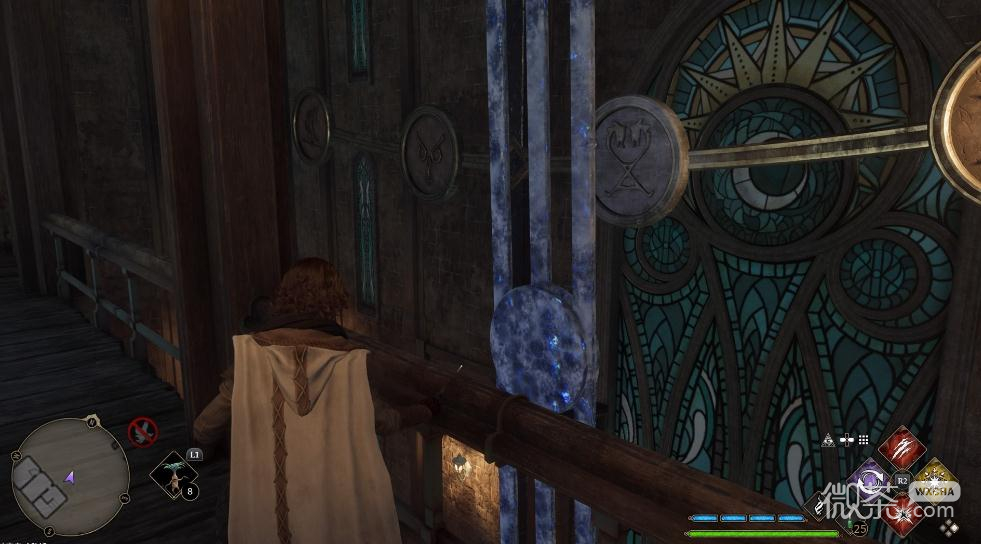981x544 pixels.
Task: Use the green healing potion
Action: click(x=851, y=524)
